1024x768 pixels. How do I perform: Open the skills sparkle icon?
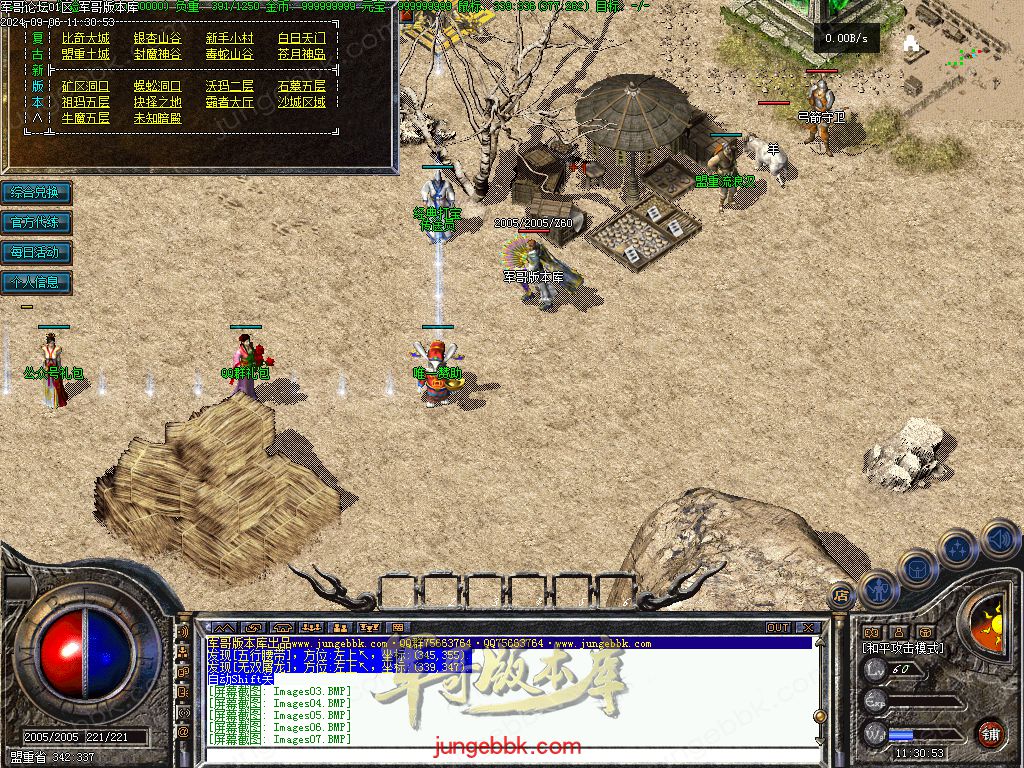point(958,548)
